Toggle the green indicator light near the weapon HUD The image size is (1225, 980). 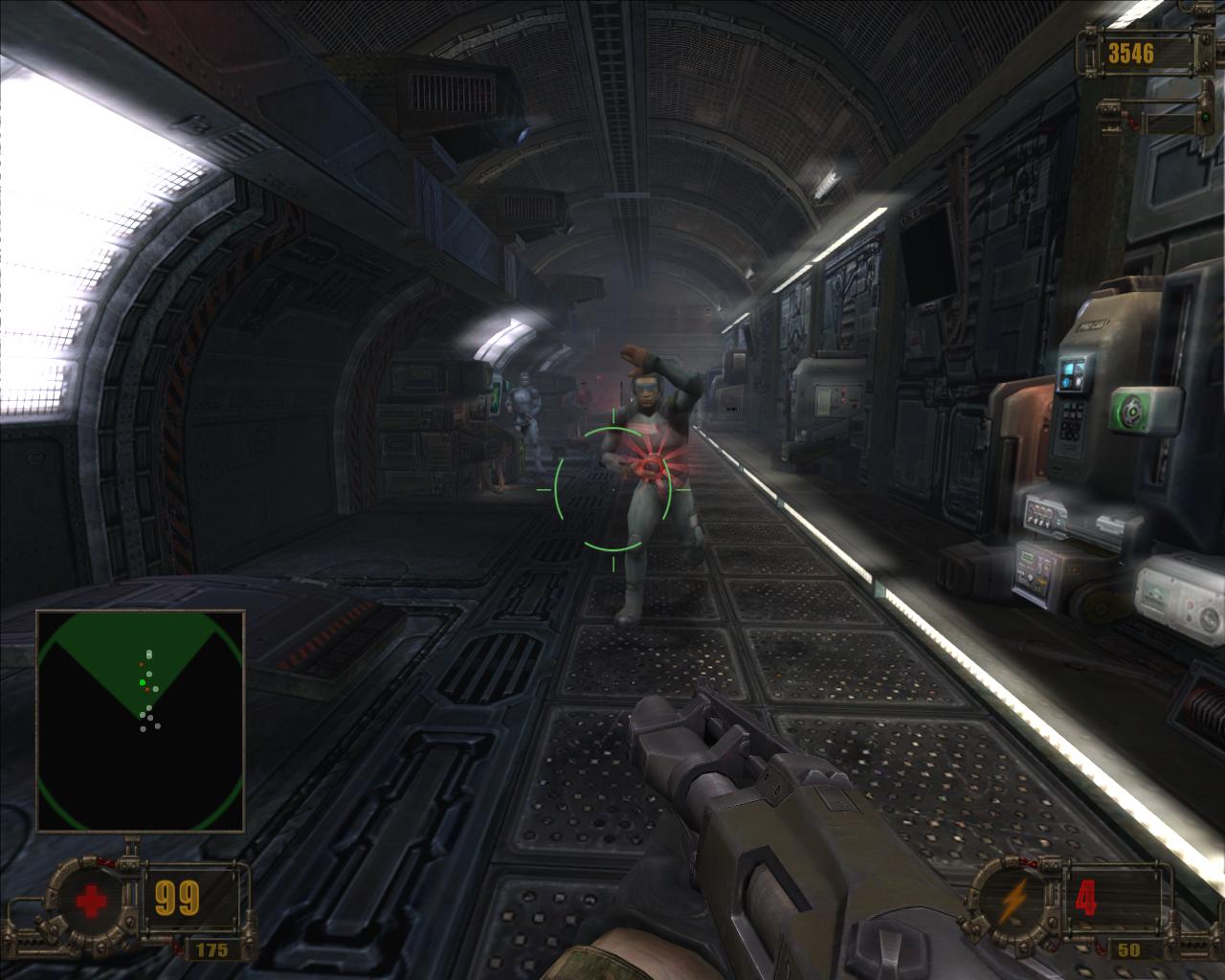click(1206, 117)
